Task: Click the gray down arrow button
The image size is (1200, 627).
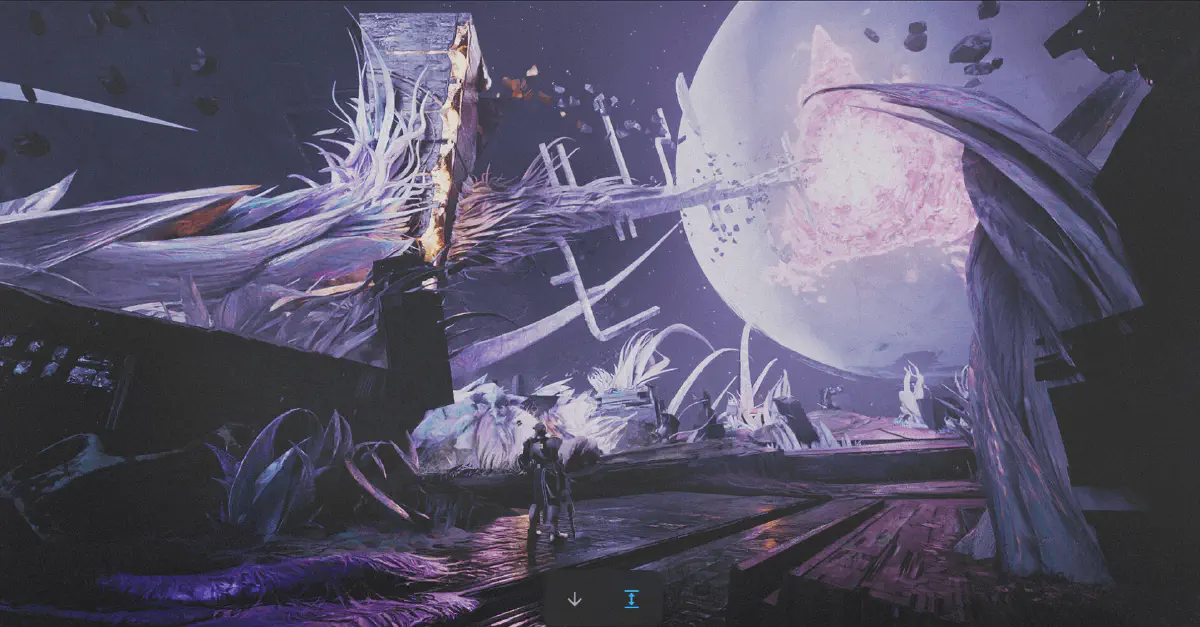Action: pos(574,599)
